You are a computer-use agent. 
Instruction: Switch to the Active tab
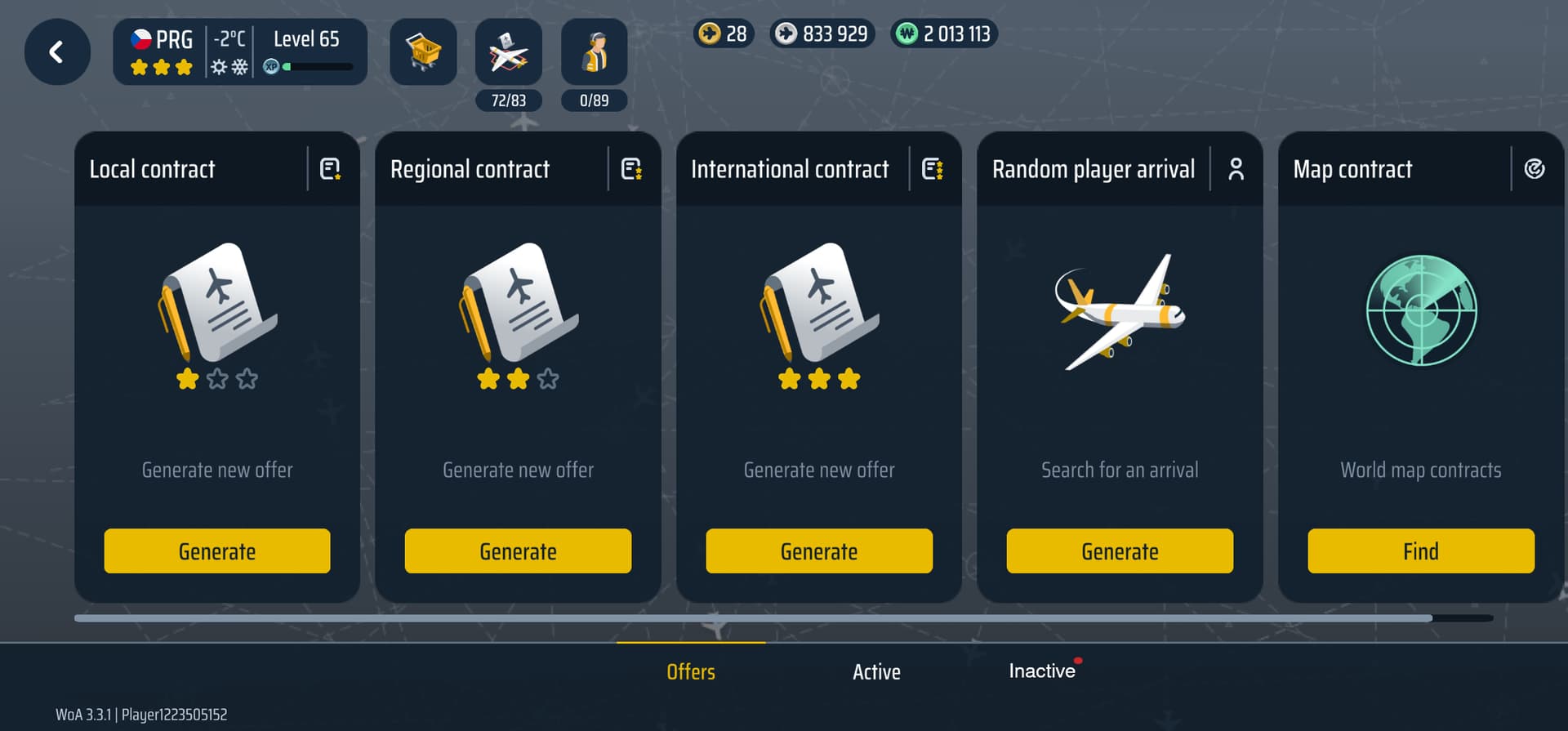click(876, 671)
